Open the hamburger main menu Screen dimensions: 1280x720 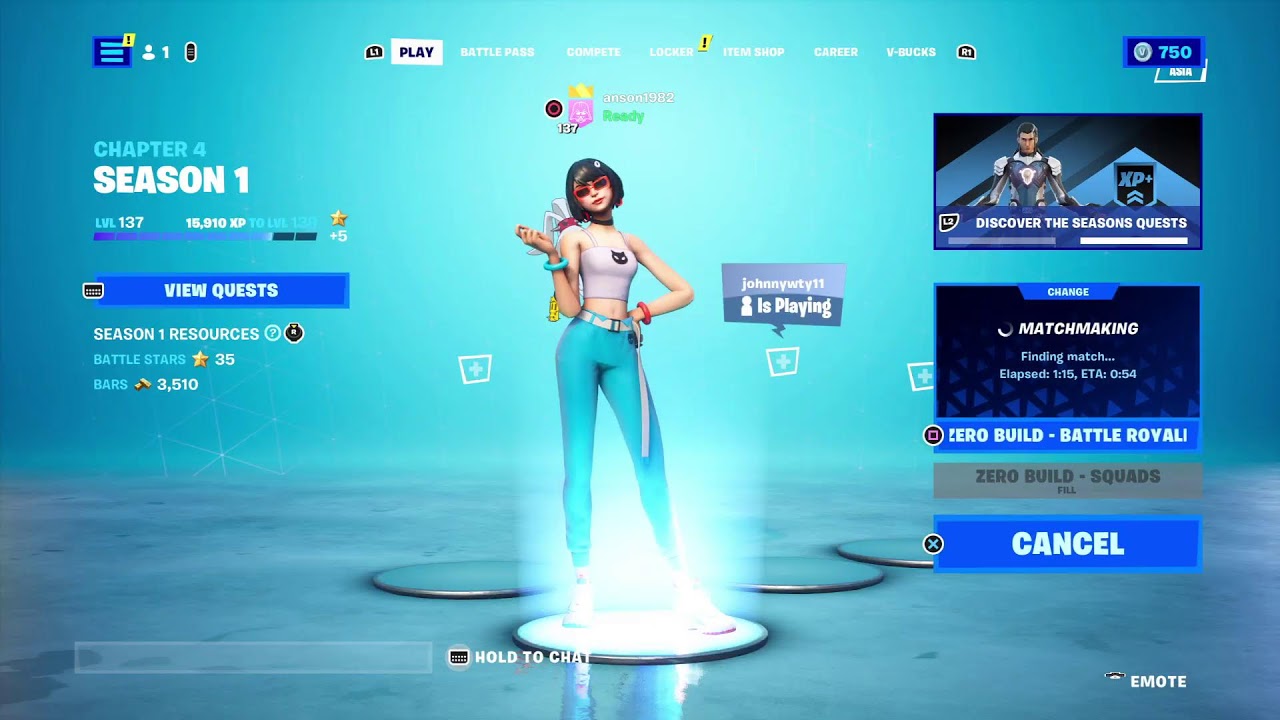click(112, 52)
